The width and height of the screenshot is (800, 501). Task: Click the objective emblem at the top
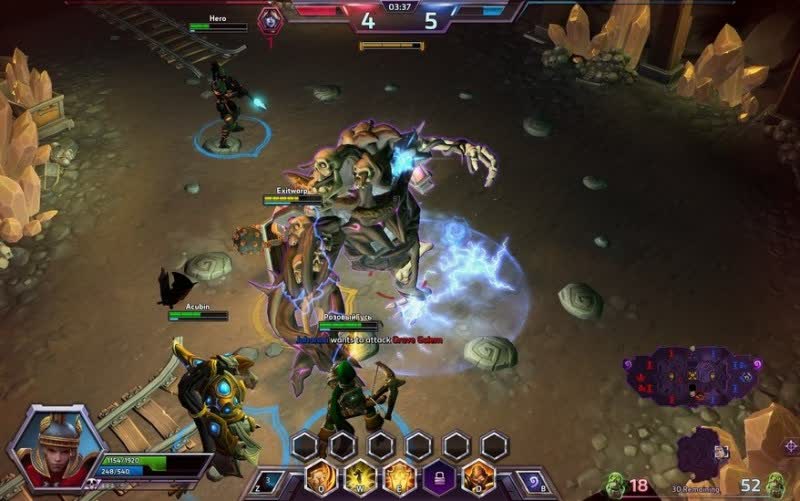(x=270, y=20)
